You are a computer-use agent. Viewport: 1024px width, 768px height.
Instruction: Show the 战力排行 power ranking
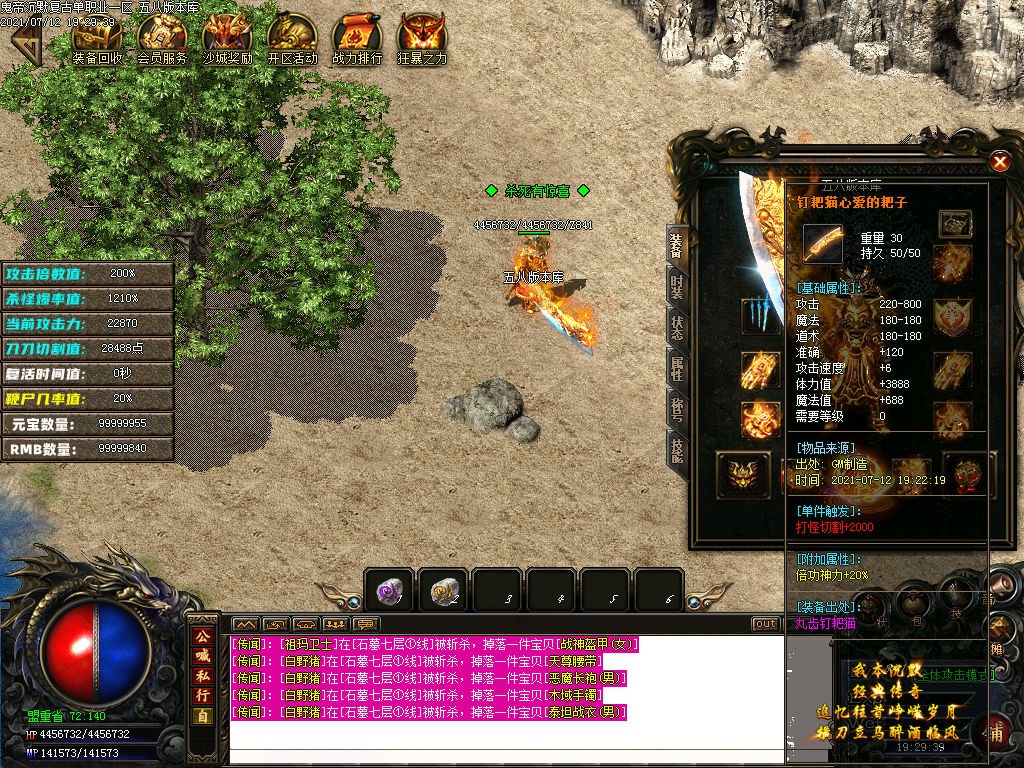pyautogui.click(x=357, y=37)
